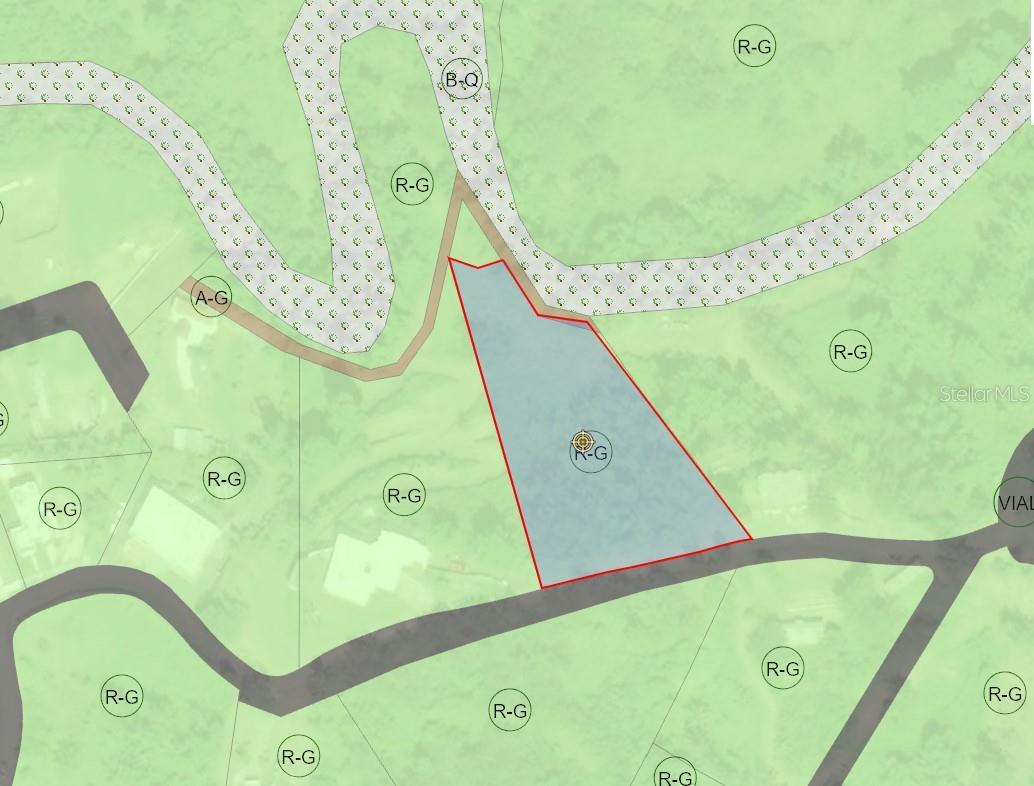The height and width of the screenshot is (786, 1034).
Task: Click the VIAL road label marker
Action: click(1015, 503)
